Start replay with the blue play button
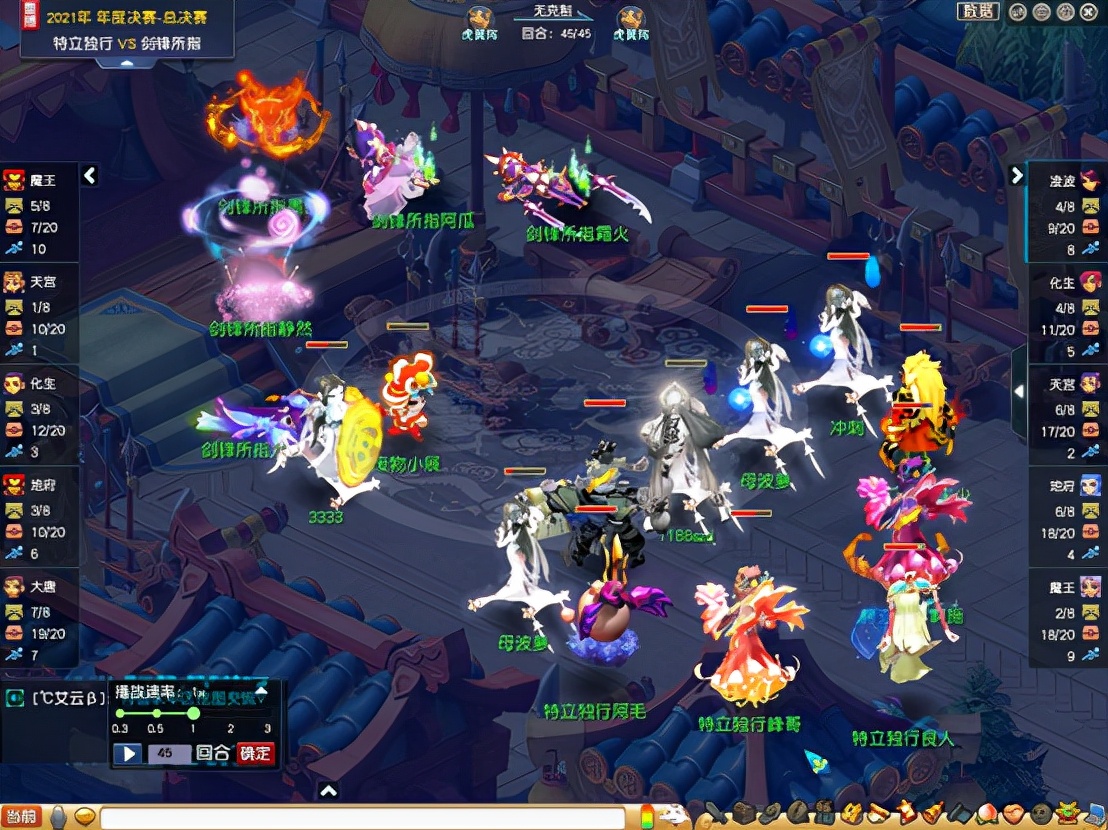This screenshot has height=830, width=1108. pyautogui.click(x=128, y=753)
